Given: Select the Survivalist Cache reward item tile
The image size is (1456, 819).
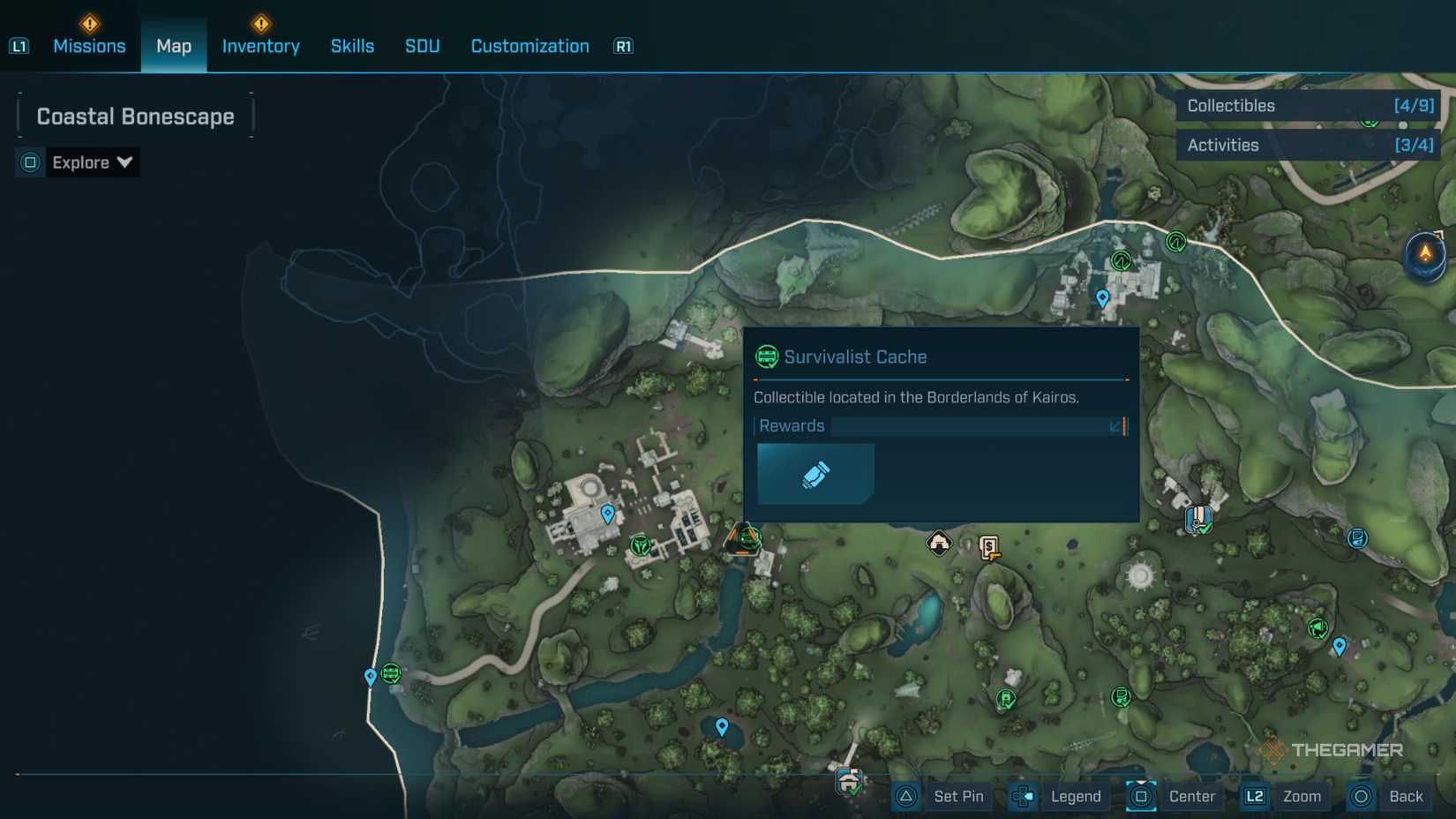Looking at the screenshot, I should [815, 474].
